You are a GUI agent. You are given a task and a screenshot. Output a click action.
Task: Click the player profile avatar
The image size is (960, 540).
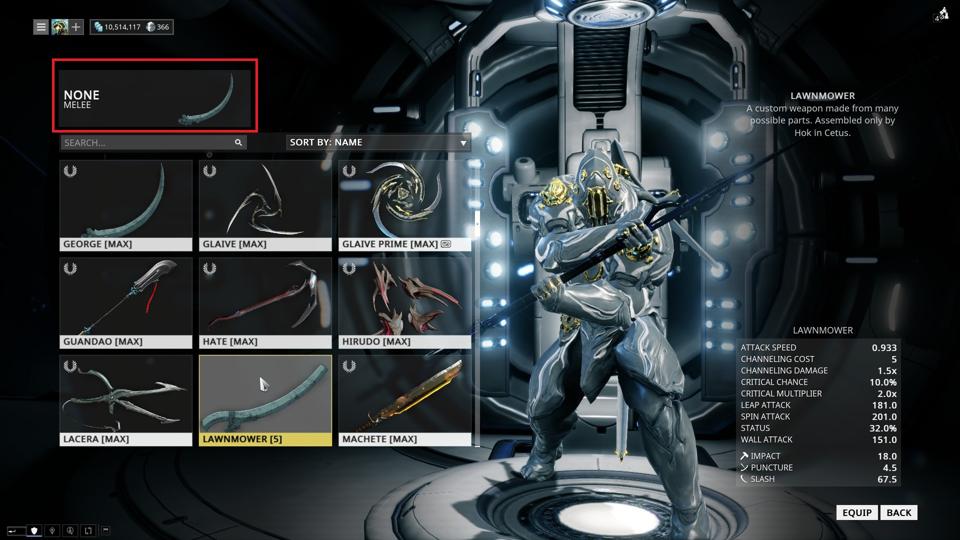point(60,27)
